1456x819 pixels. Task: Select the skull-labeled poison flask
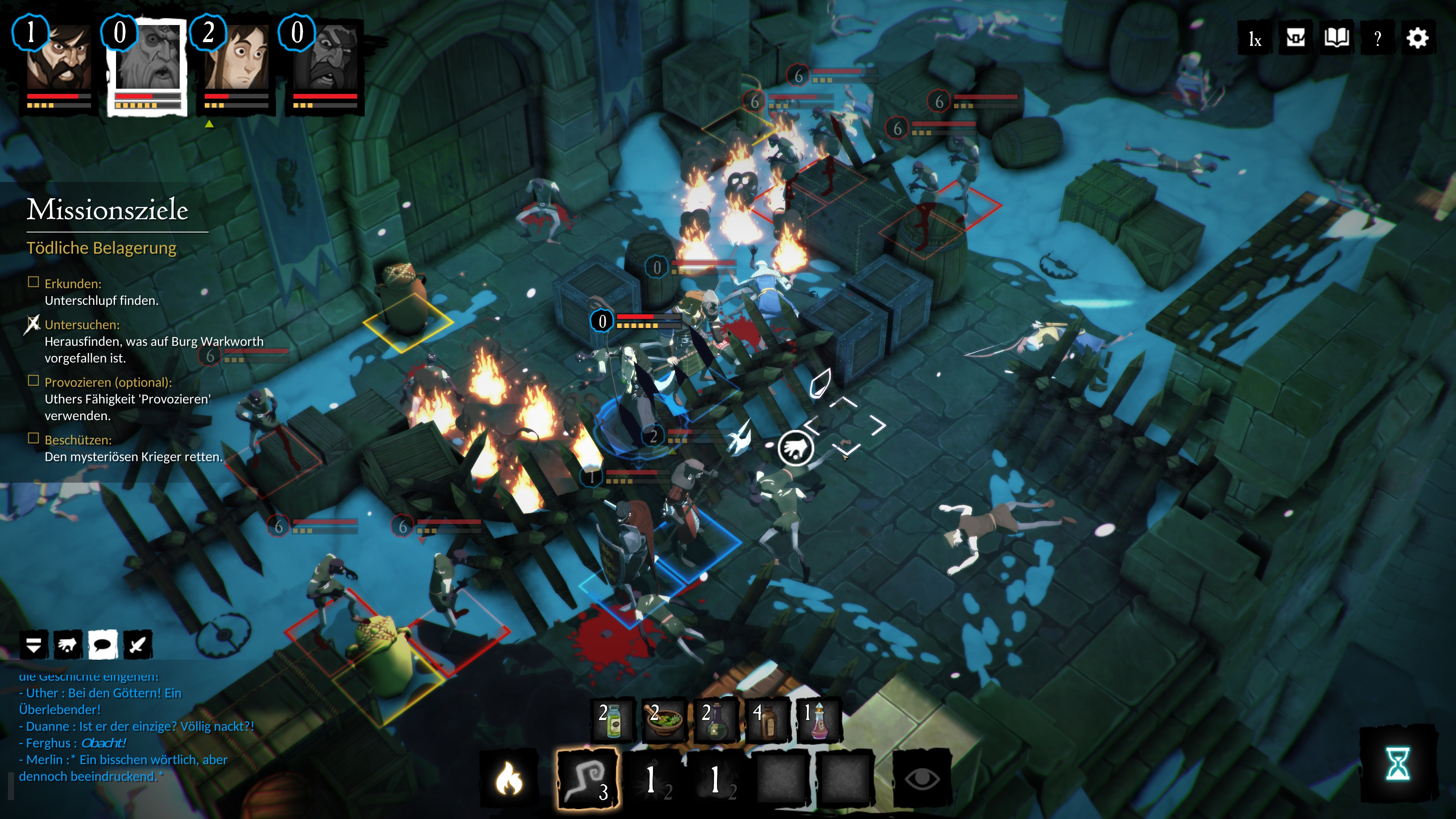point(715,721)
